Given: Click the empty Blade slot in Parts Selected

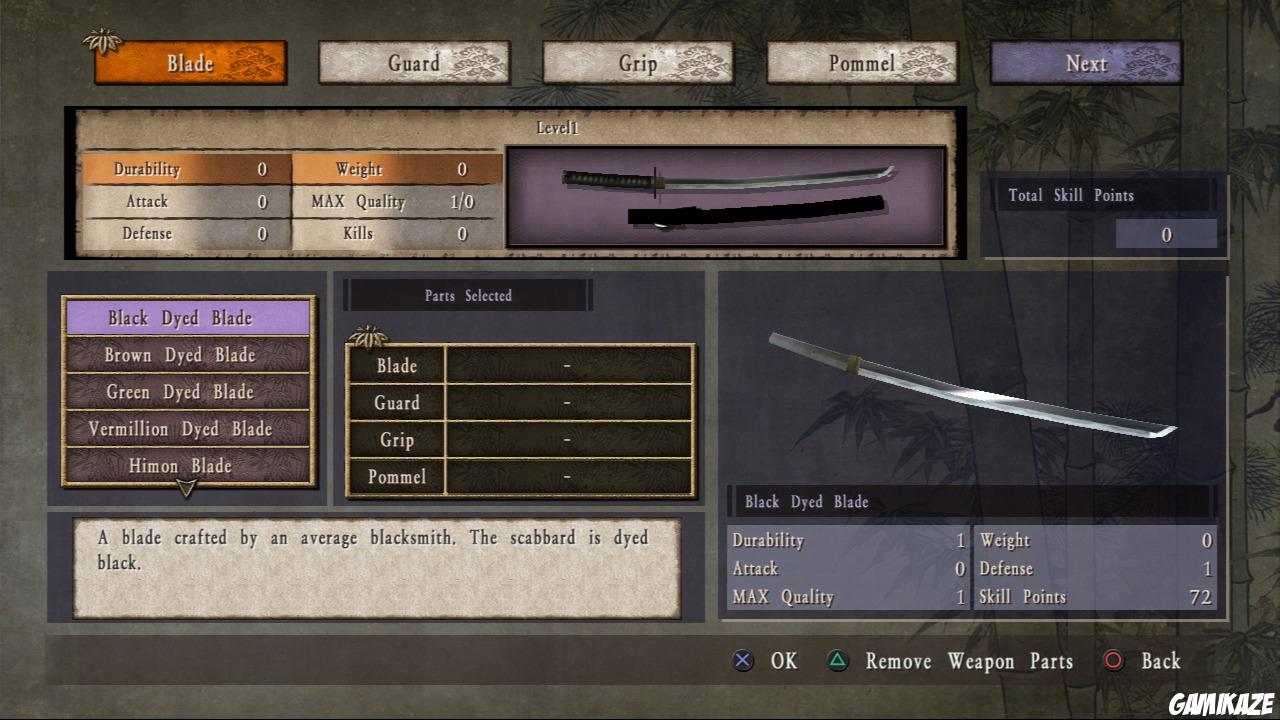Looking at the screenshot, I should tap(568, 366).
